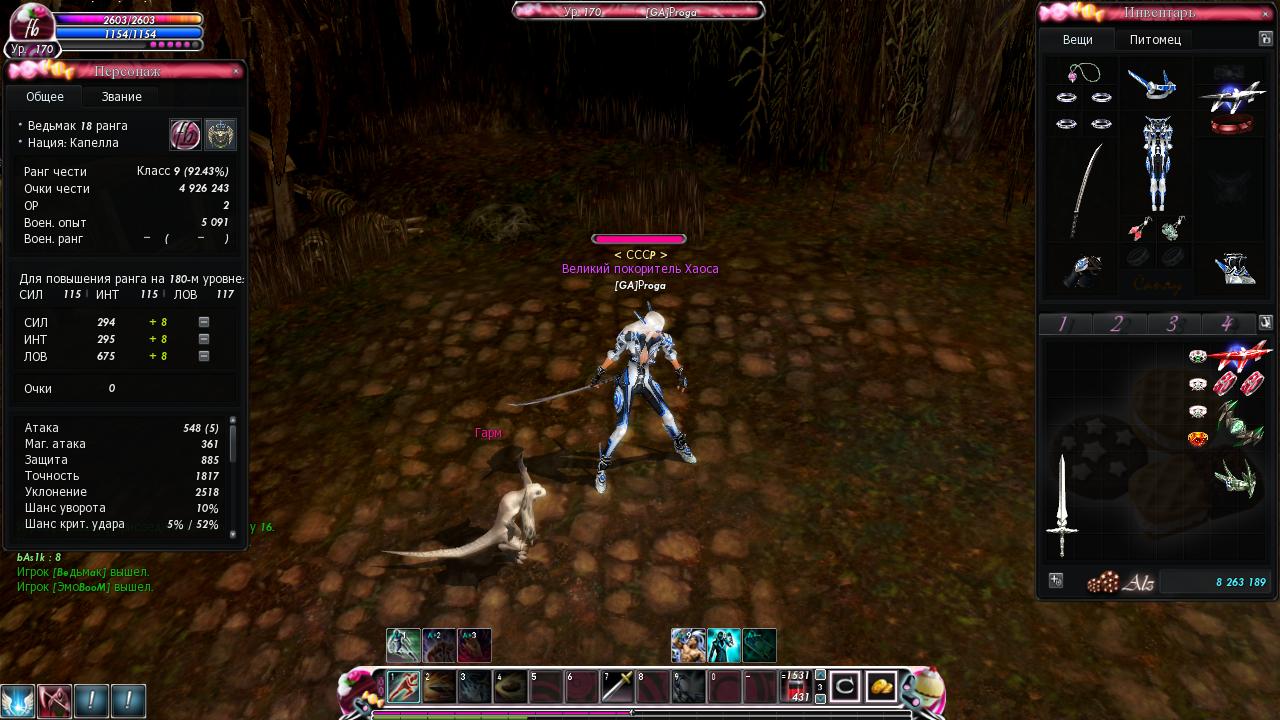
Task: Click the equipped blue body armor
Action: [x=1156, y=164]
